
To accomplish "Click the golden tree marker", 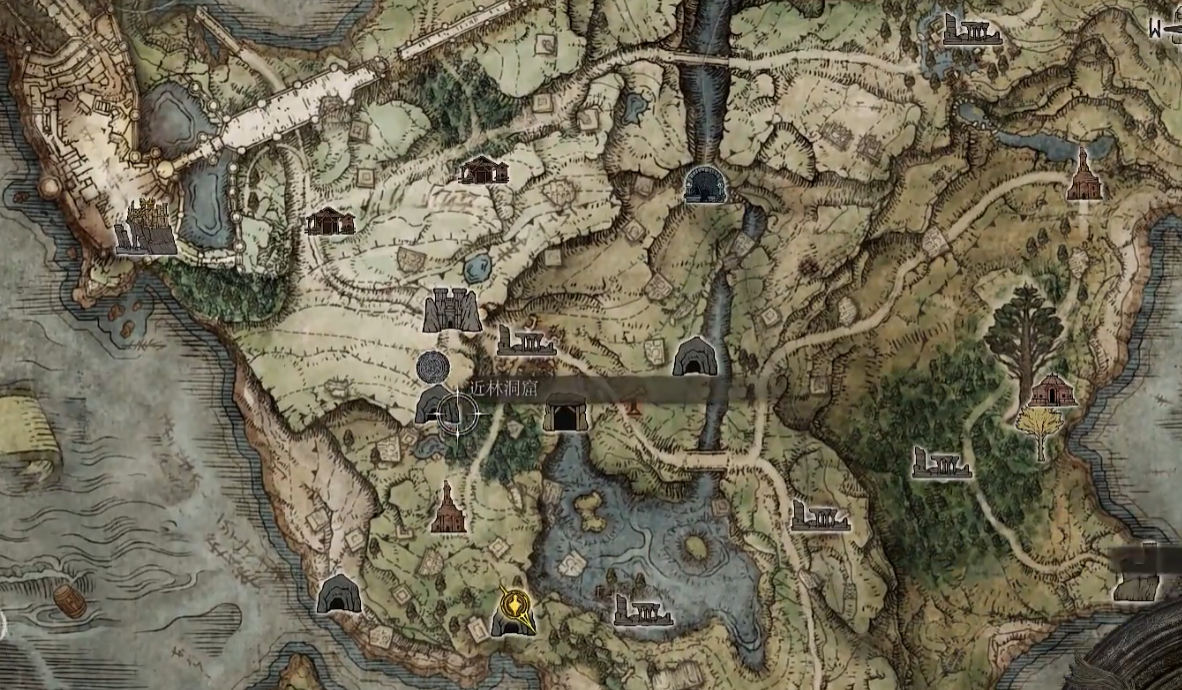I will click(x=1041, y=432).
